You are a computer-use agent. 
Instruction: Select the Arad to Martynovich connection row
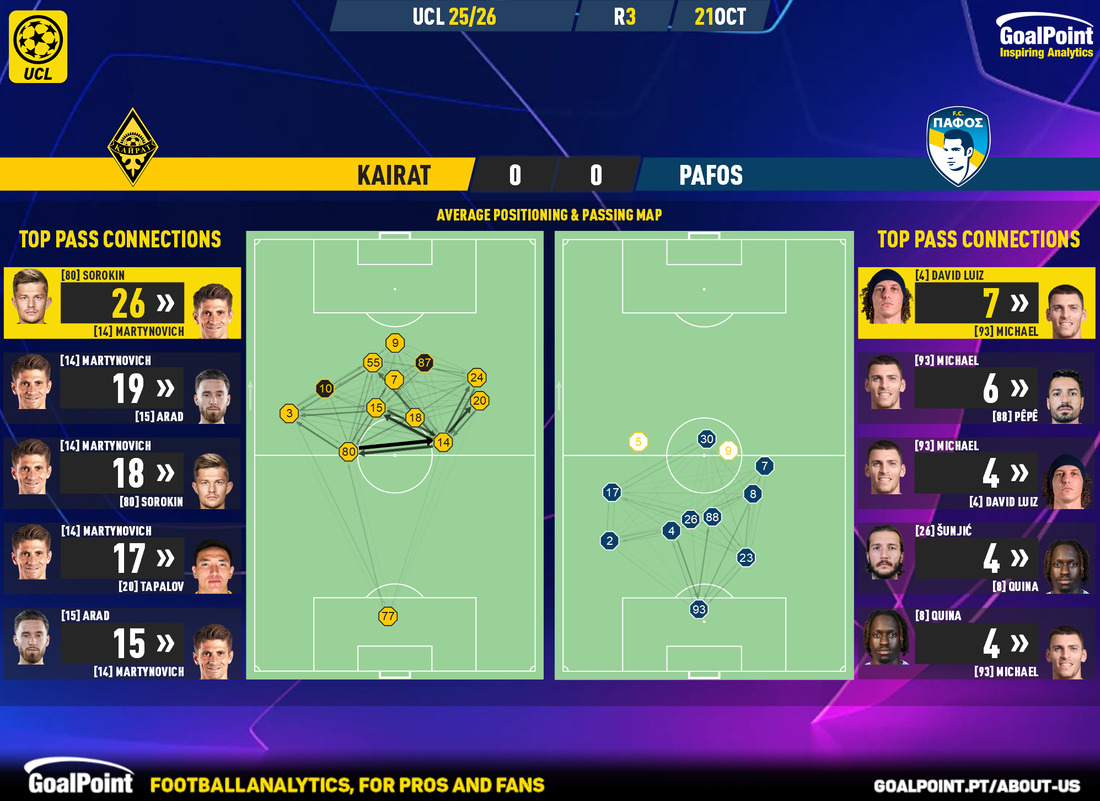122,644
